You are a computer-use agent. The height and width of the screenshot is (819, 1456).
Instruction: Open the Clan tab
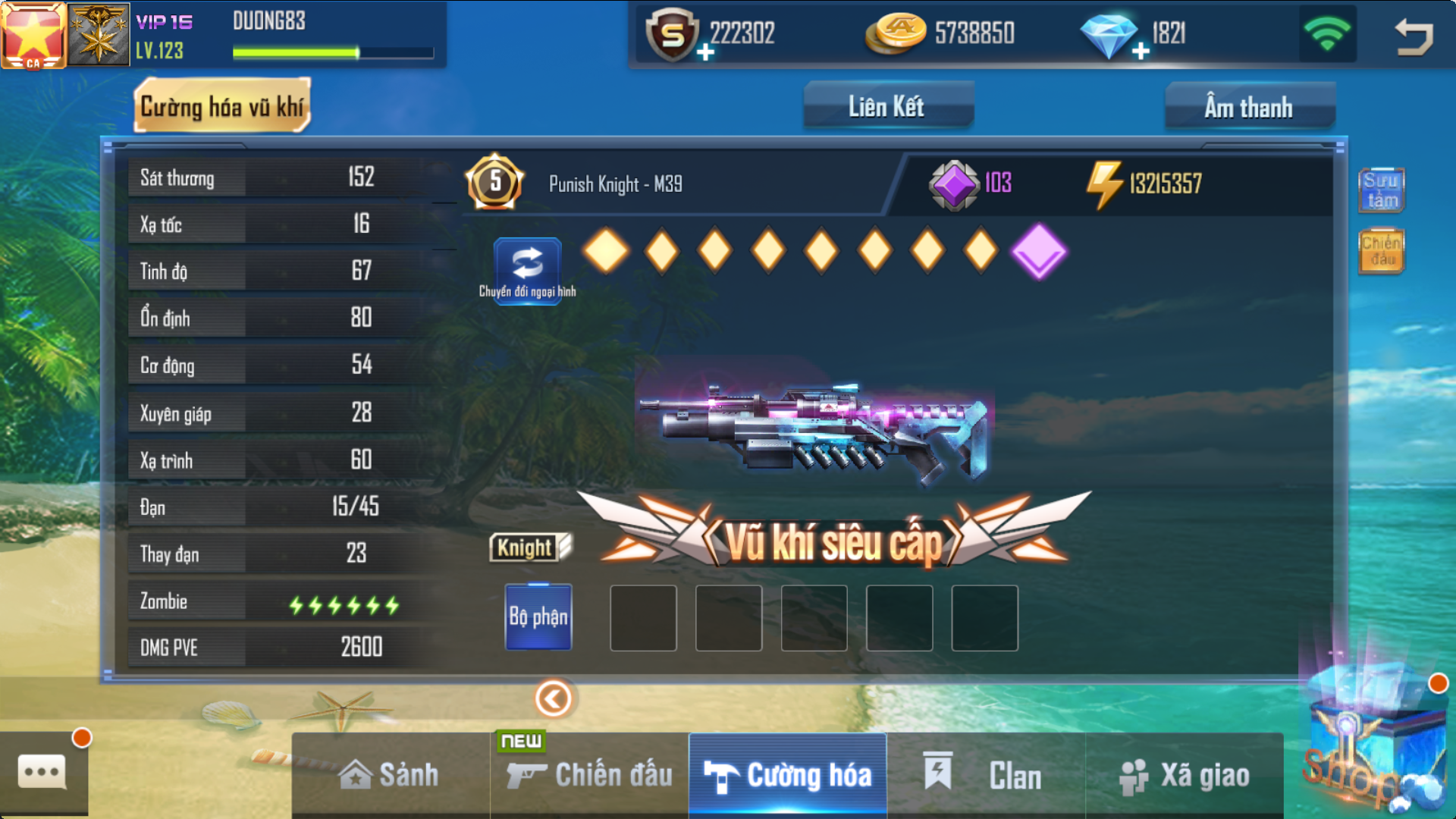coord(986,775)
